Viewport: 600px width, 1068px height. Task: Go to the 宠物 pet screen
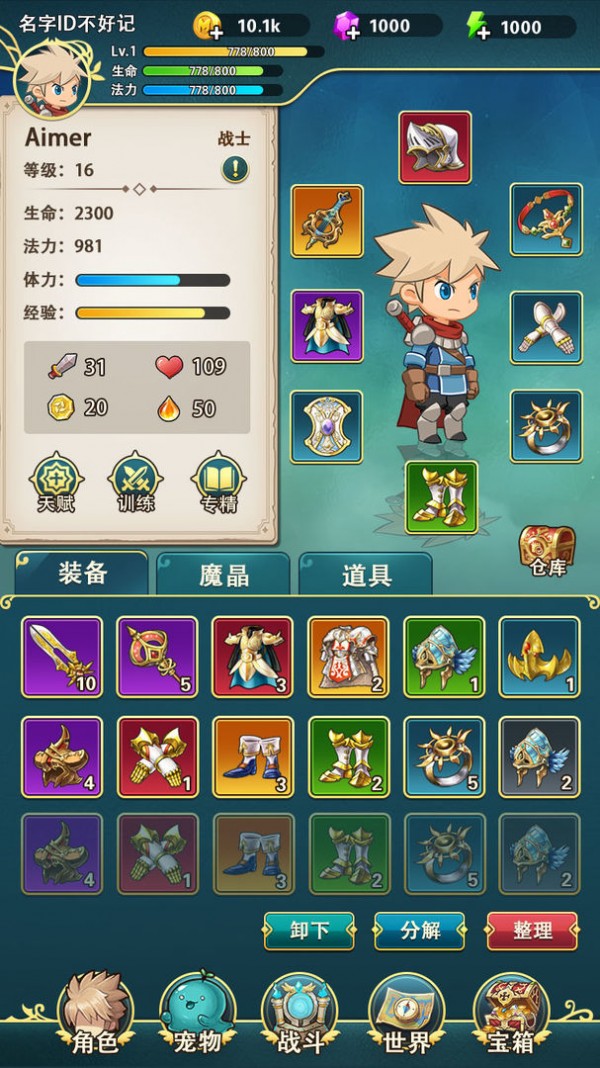tap(196, 1015)
